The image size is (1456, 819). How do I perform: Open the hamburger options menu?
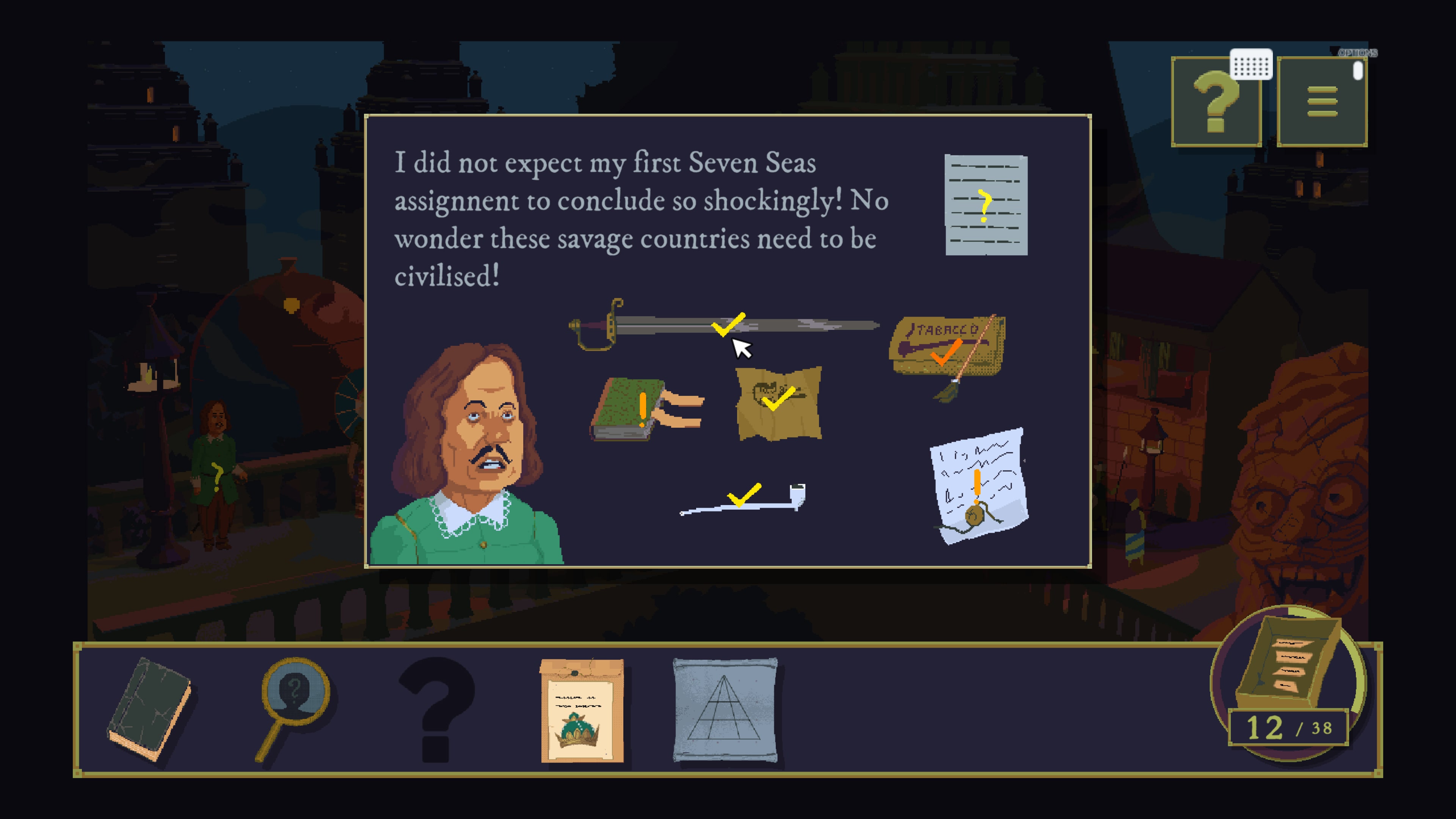1321,102
